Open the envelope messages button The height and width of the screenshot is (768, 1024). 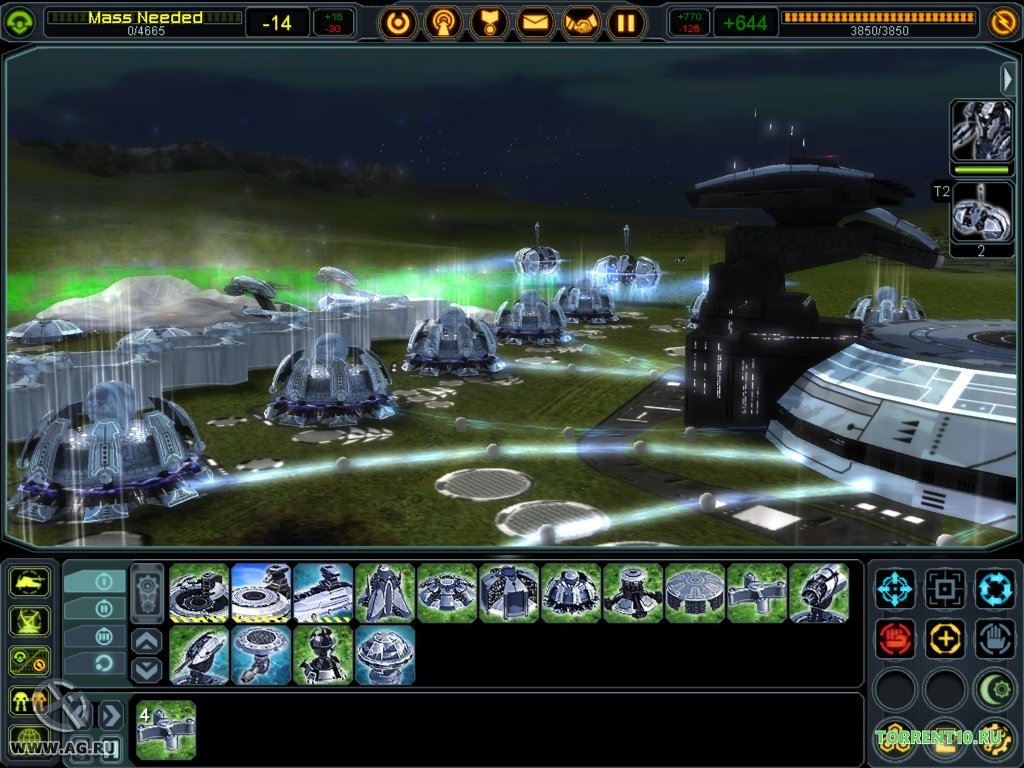535,22
